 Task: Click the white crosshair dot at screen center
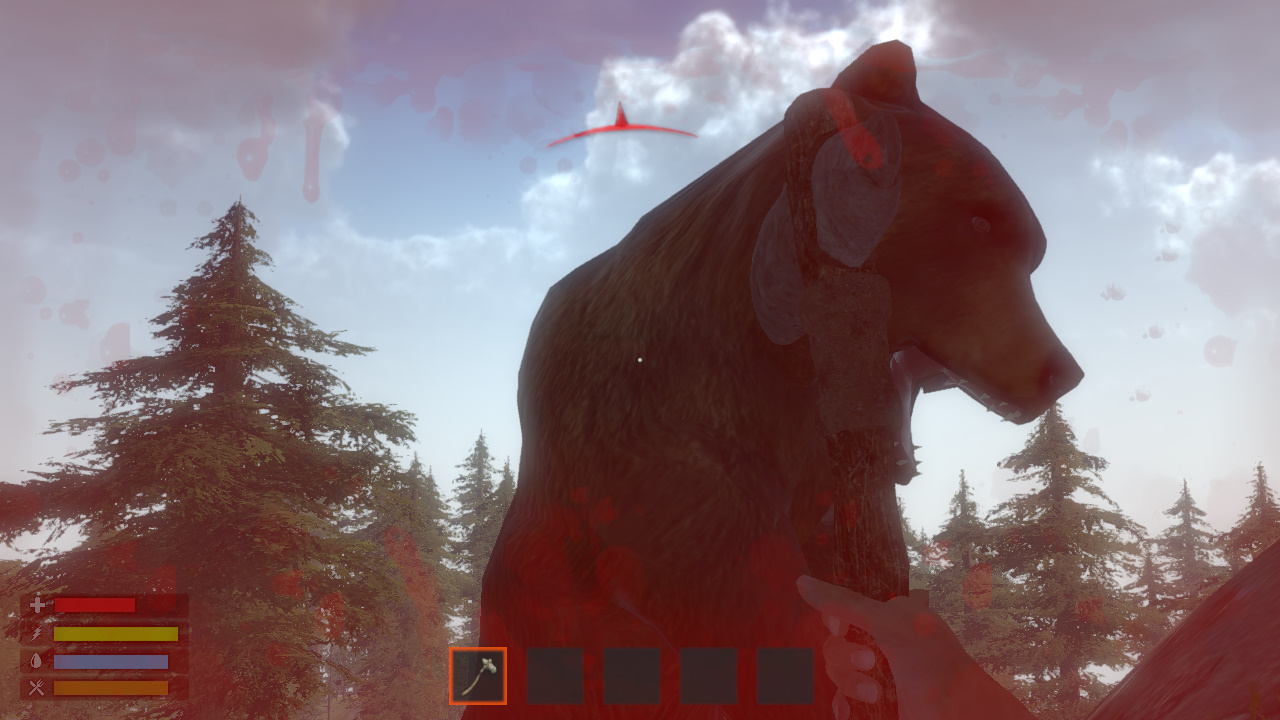(x=639, y=360)
